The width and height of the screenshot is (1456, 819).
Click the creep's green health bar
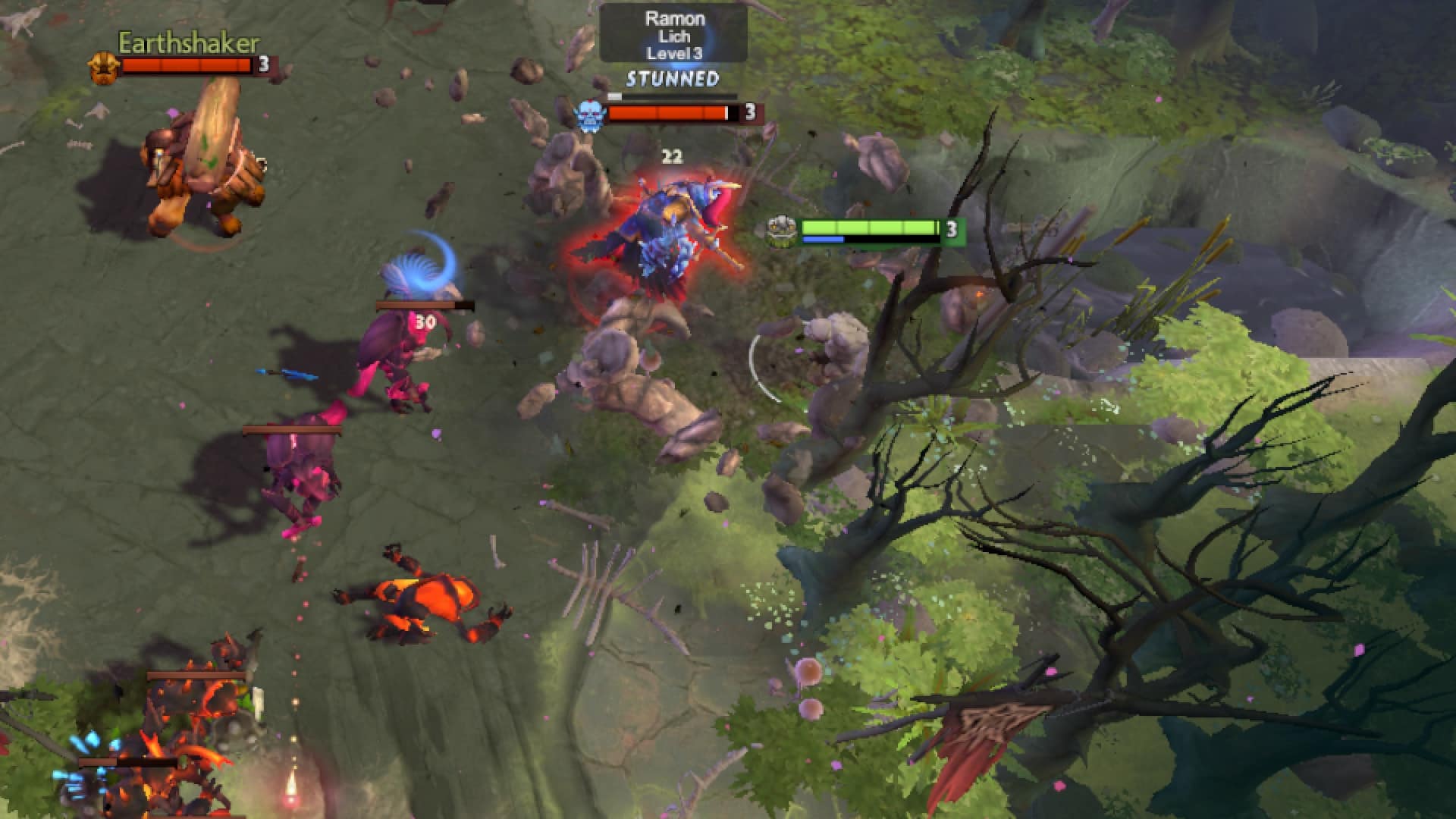(872, 226)
